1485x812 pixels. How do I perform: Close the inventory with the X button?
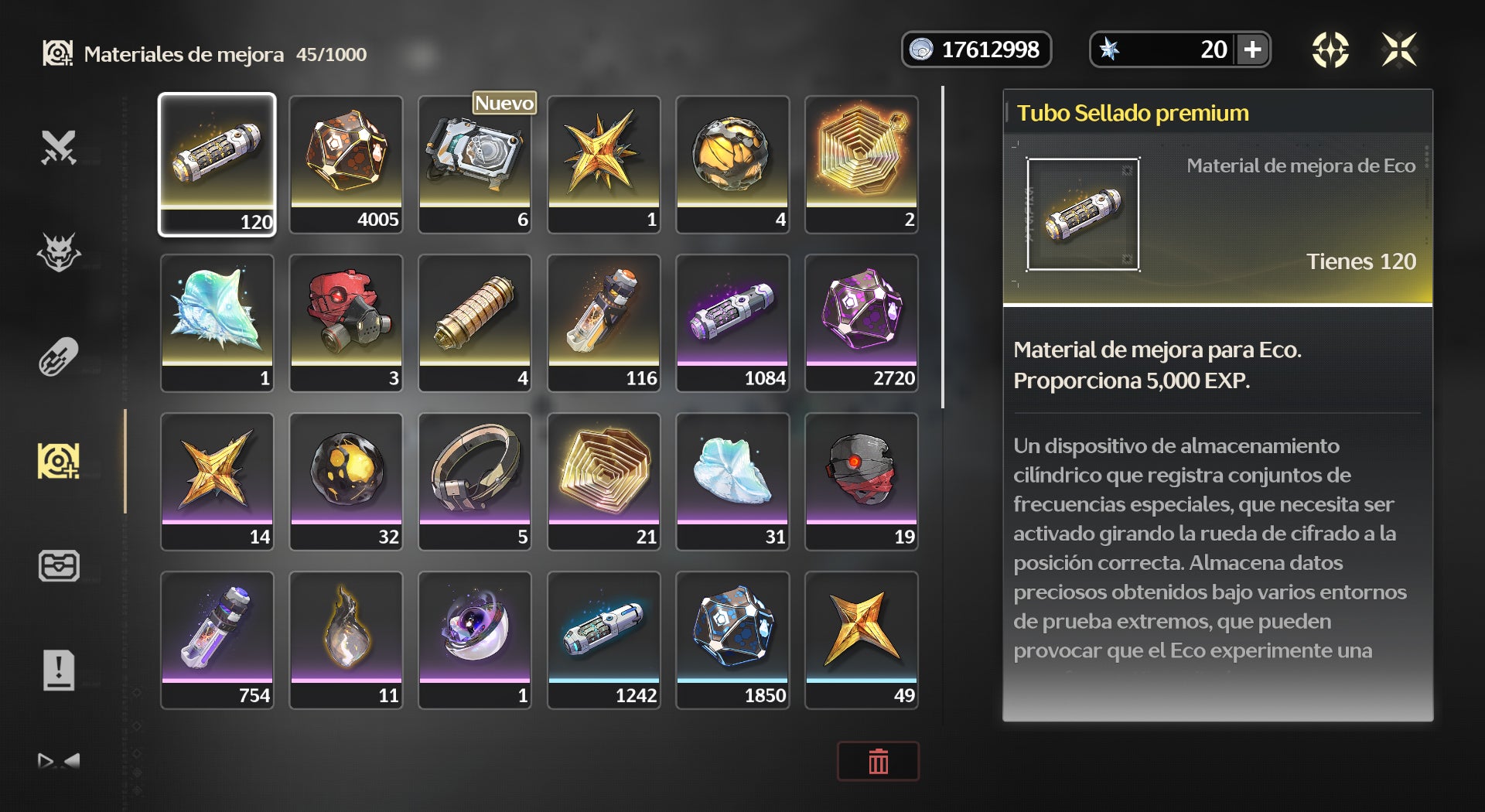pyautogui.click(x=1399, y=50)
